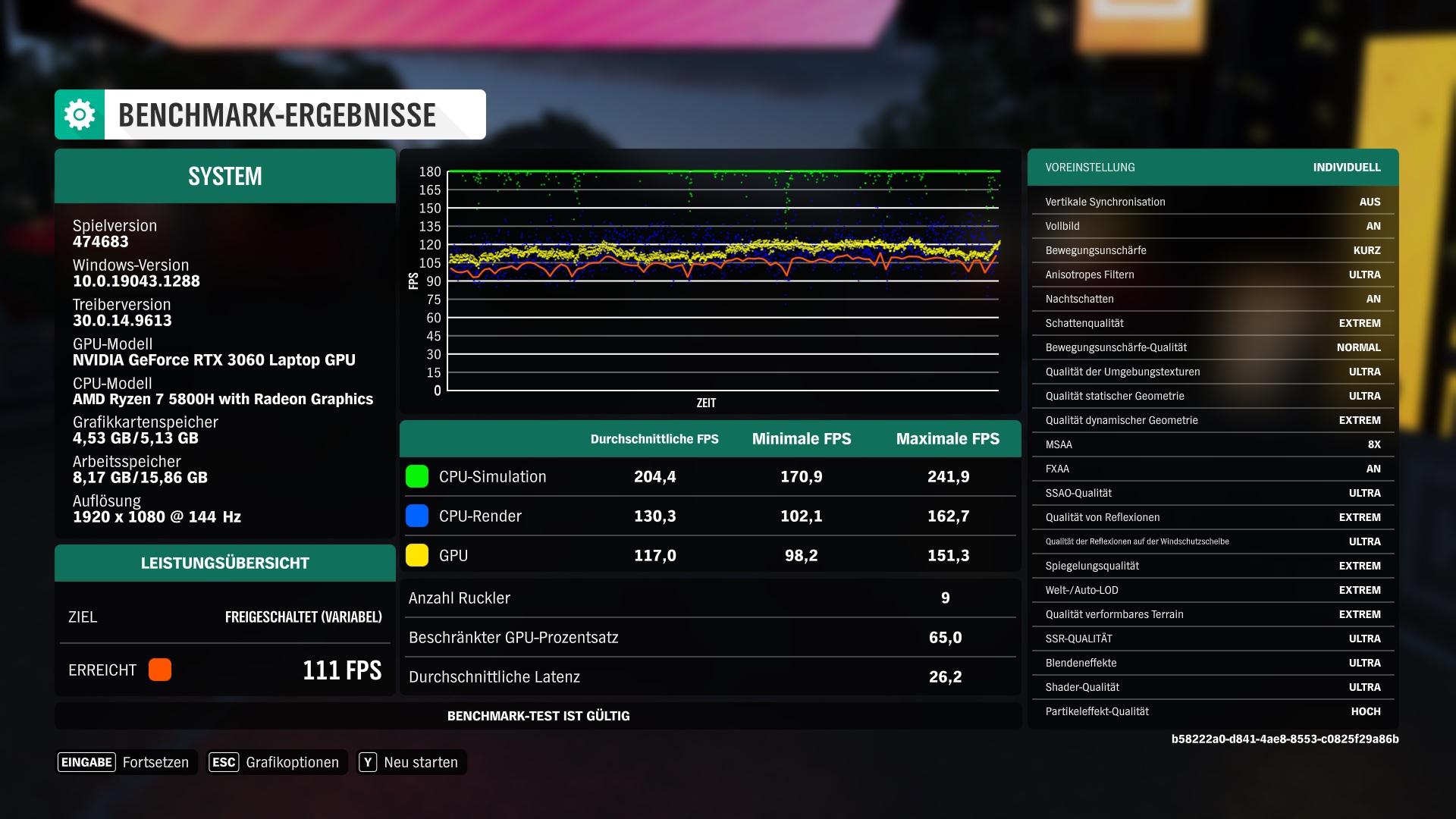Click the FPS graph over ZEIT
Viewport: 1456px width, 819px height.
[x=720, y=281]
